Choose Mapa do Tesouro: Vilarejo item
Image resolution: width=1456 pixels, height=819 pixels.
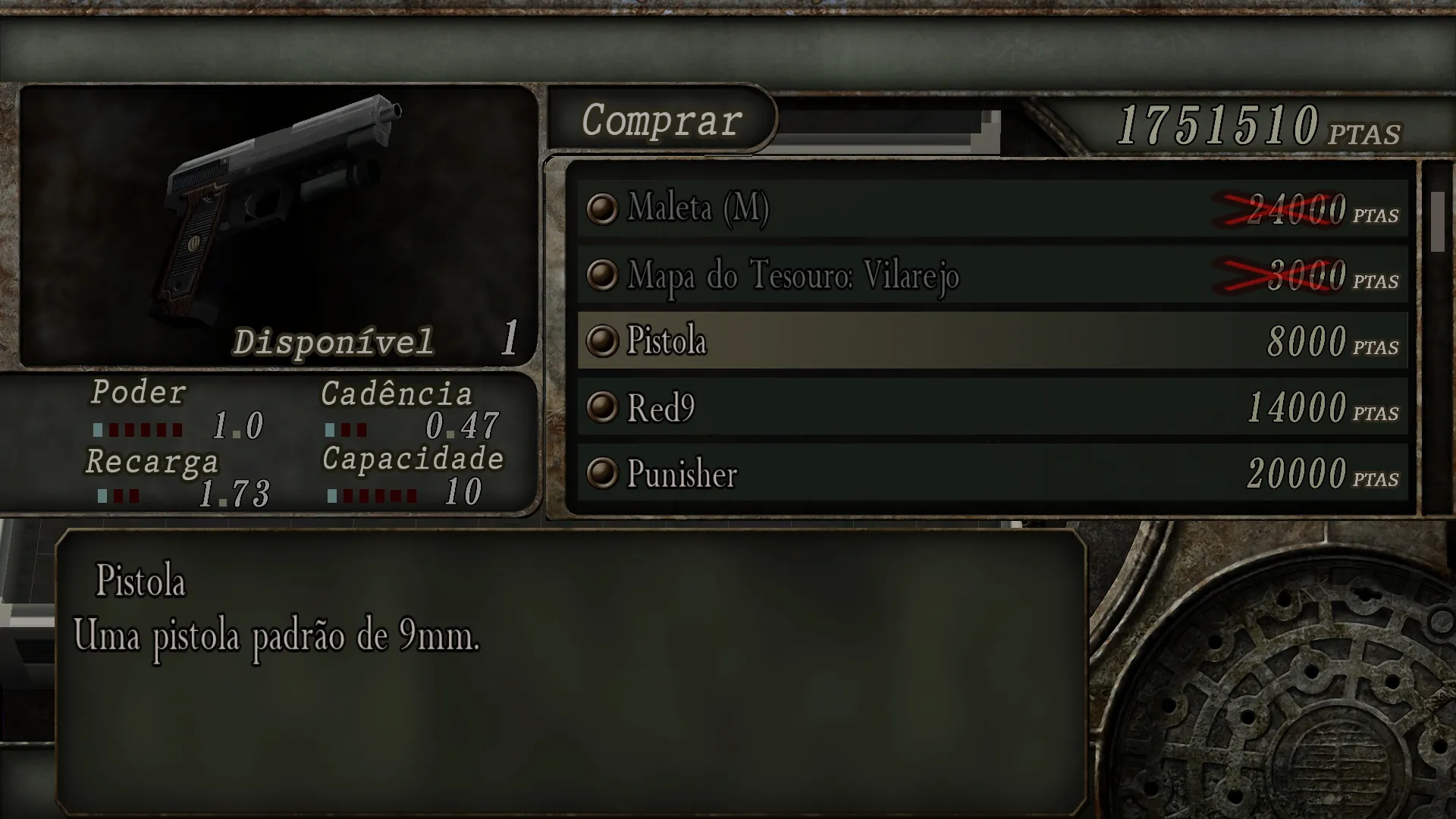point(992,275)
